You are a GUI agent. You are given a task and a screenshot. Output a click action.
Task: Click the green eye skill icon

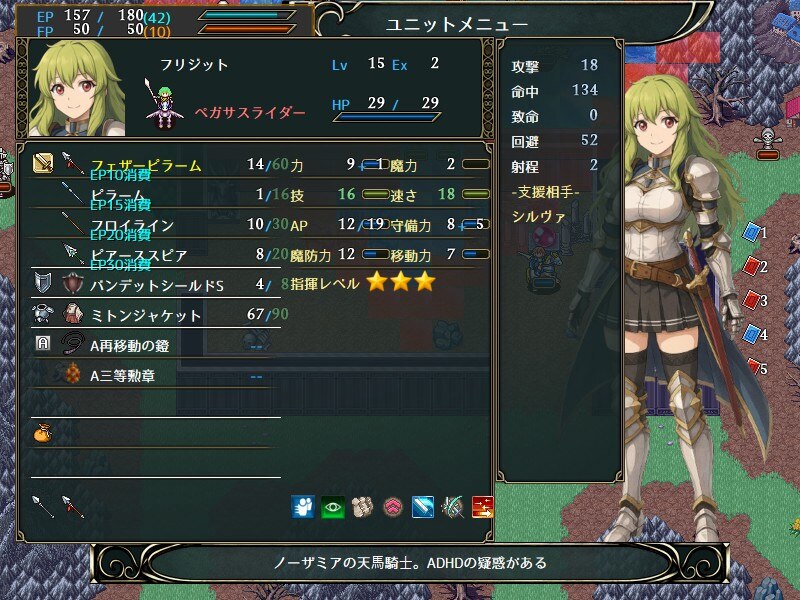point(332,506)
